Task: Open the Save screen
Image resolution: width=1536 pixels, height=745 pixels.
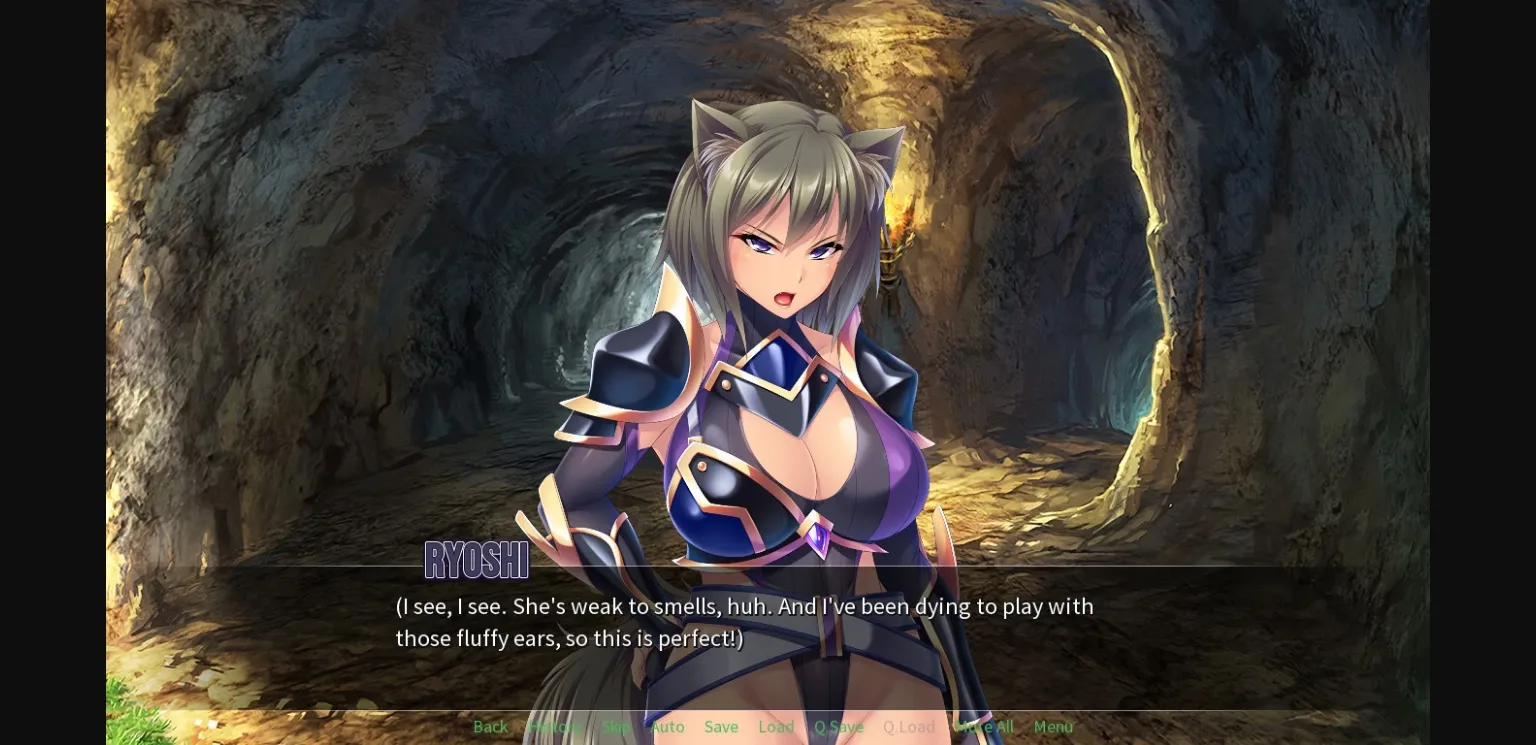Action: tap(721, 727)
